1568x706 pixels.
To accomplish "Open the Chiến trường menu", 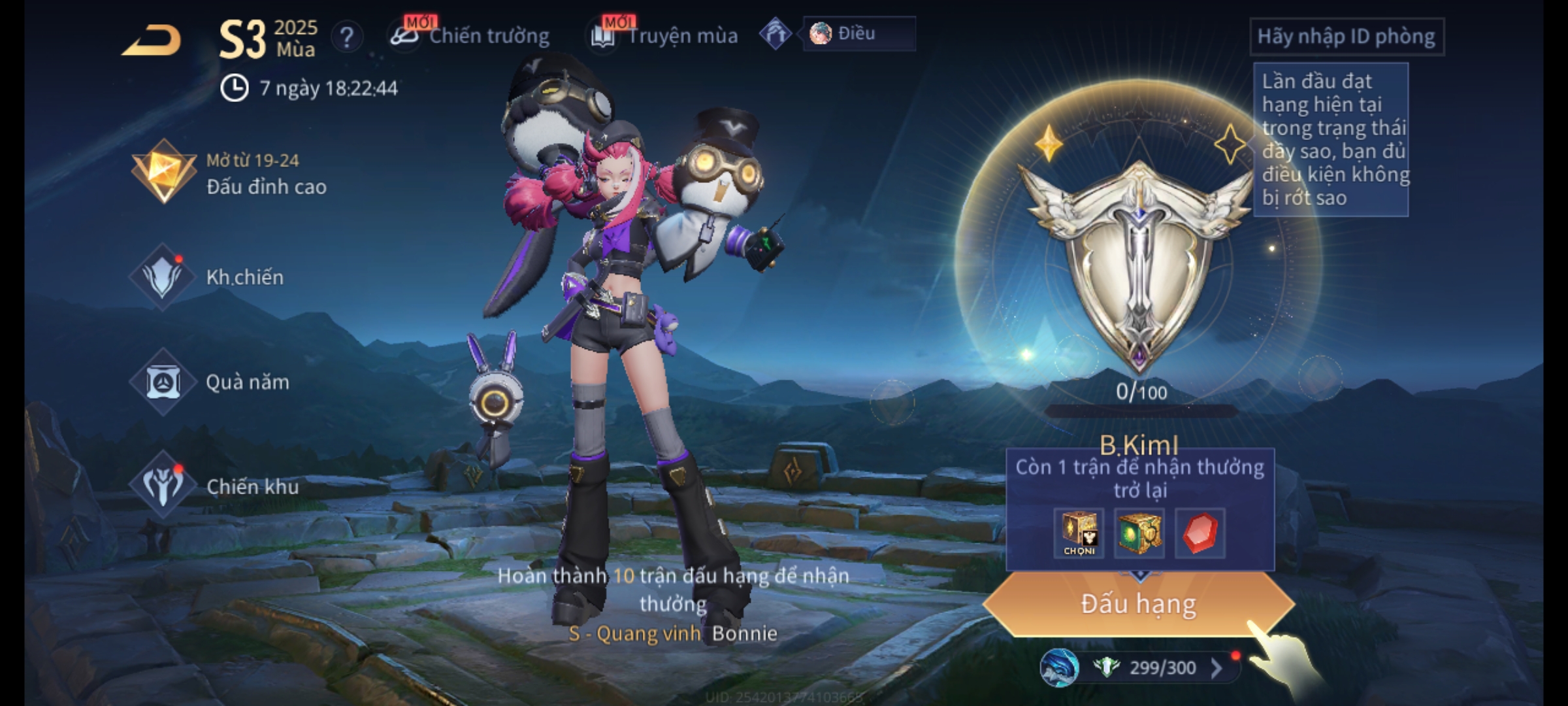I will pos(470,36).
